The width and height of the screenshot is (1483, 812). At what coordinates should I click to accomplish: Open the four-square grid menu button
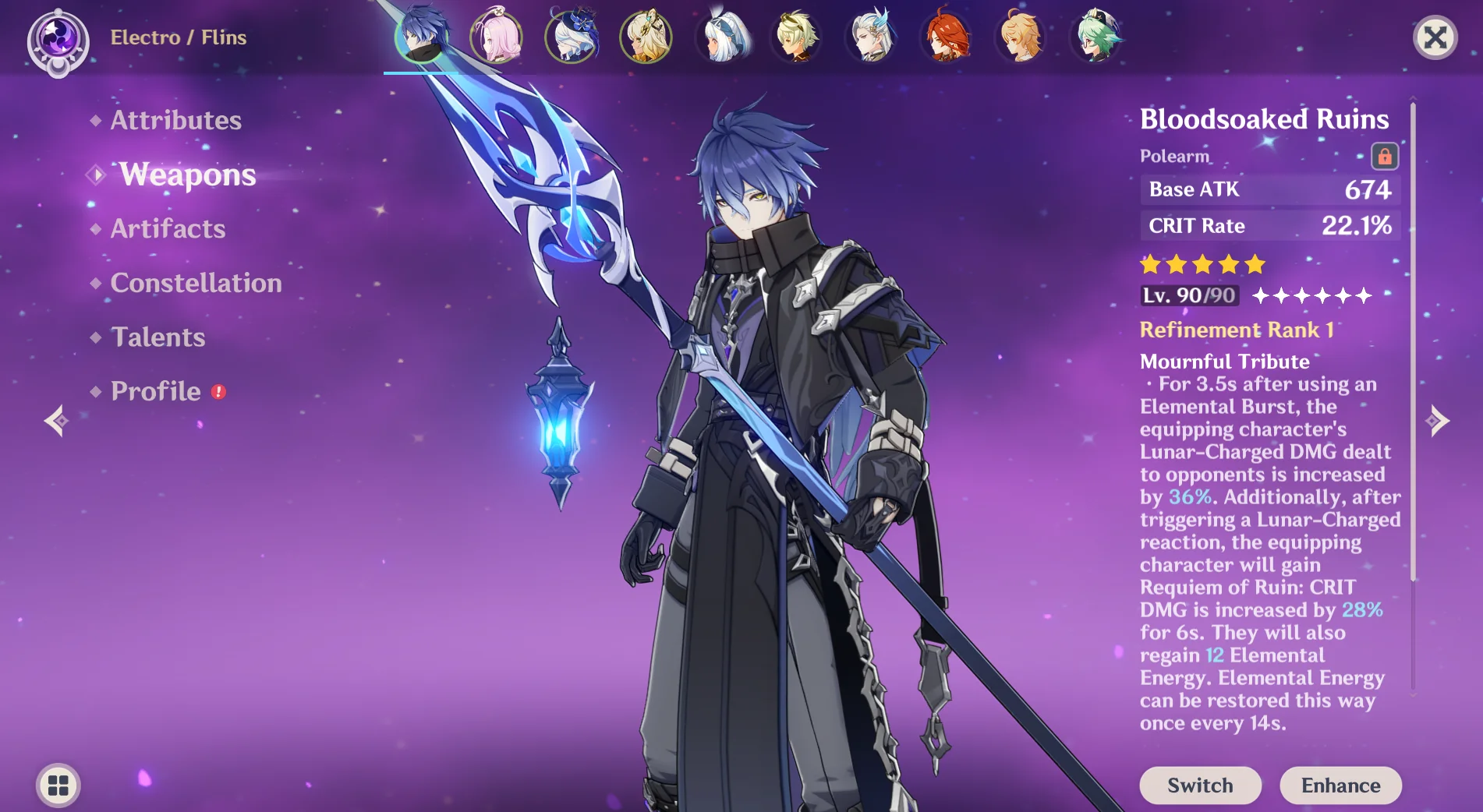tap(58, 785)
